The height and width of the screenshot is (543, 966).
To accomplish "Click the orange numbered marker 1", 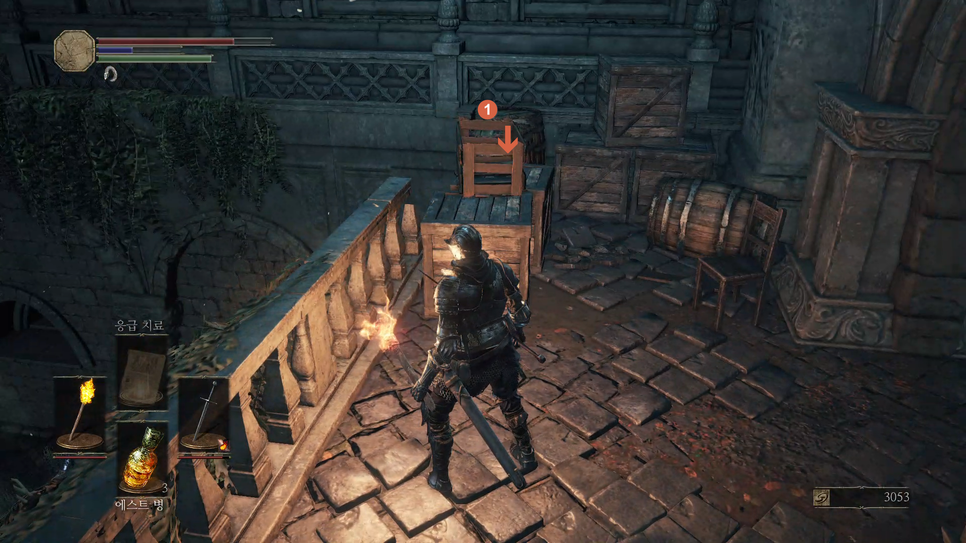I will point(487,109).
